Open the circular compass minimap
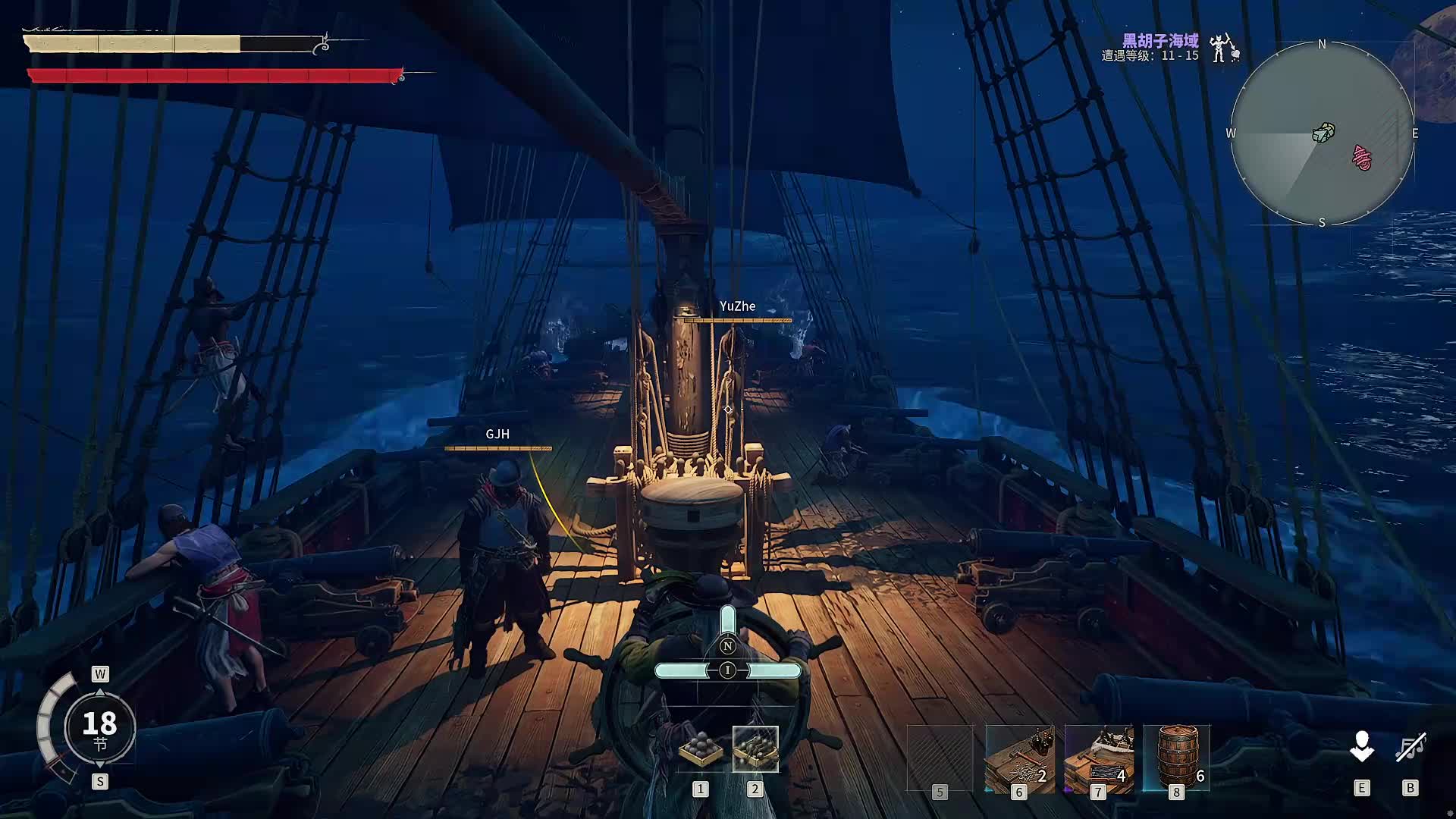This screenshot has width=1456, height=819. [x=1322, y=133]
